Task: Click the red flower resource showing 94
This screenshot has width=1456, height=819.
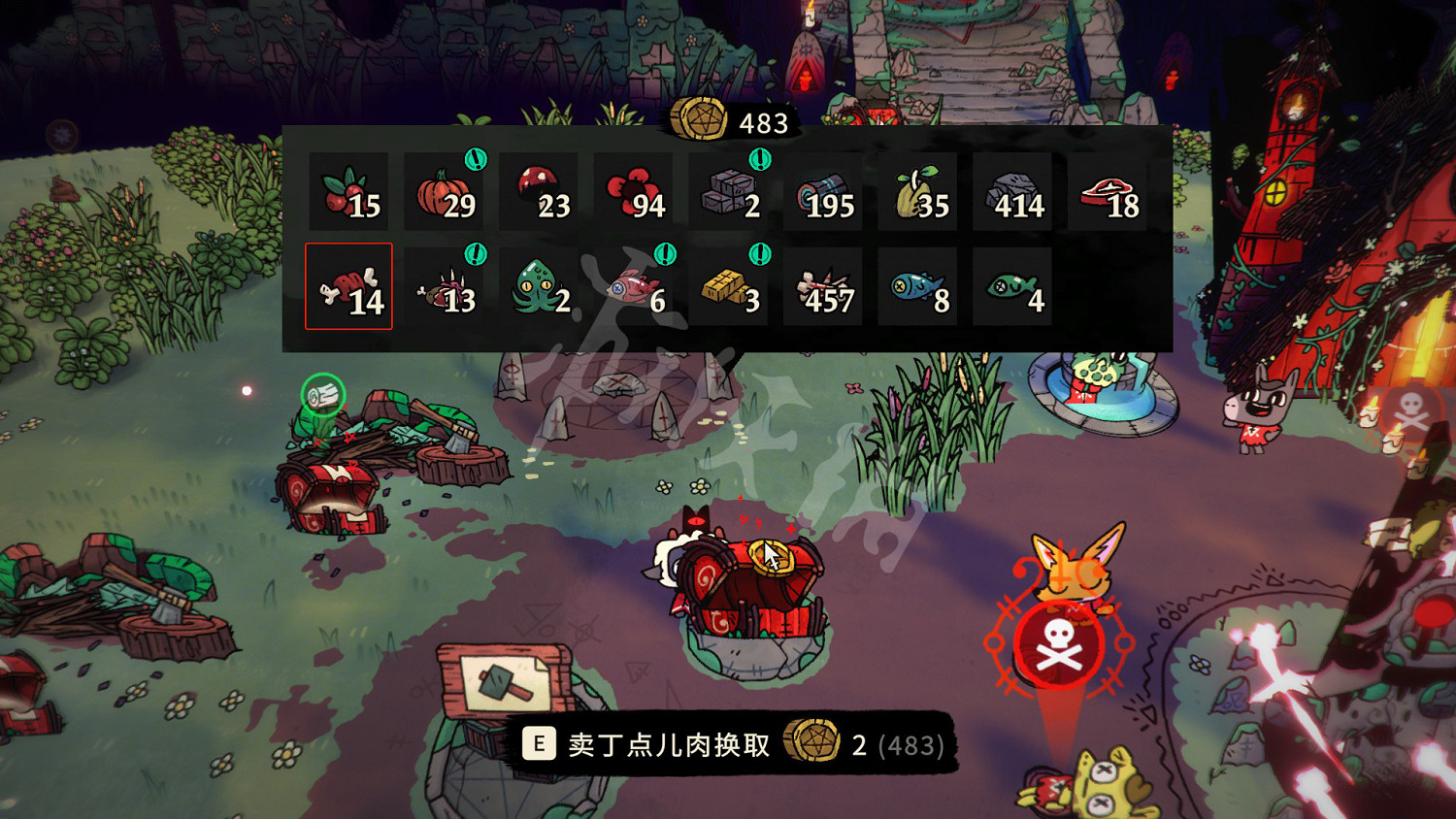Action: click(635, 189)
